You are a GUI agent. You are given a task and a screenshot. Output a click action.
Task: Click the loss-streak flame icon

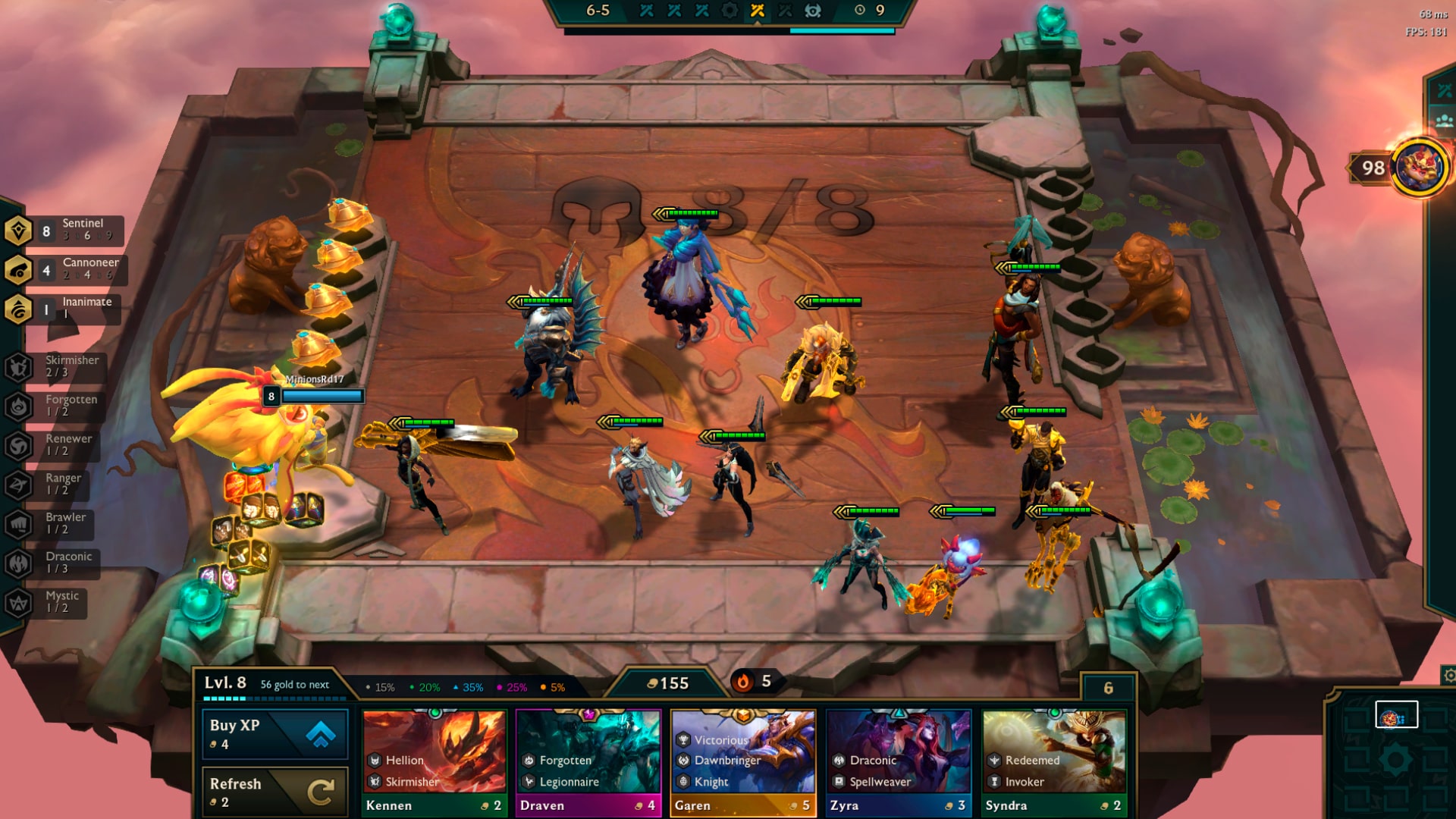(x=742, y=681)
